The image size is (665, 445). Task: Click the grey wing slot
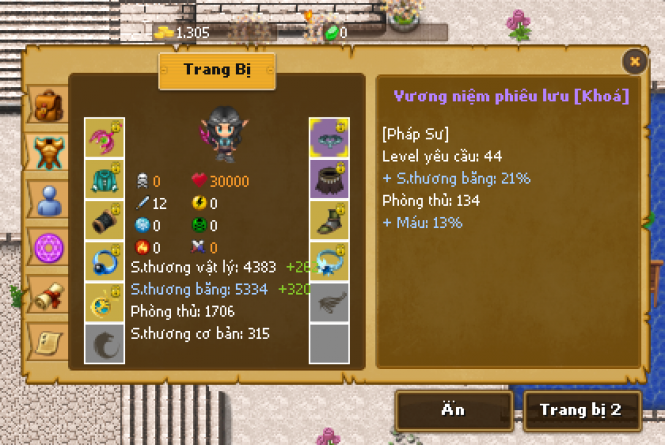(x=329, y=302)
